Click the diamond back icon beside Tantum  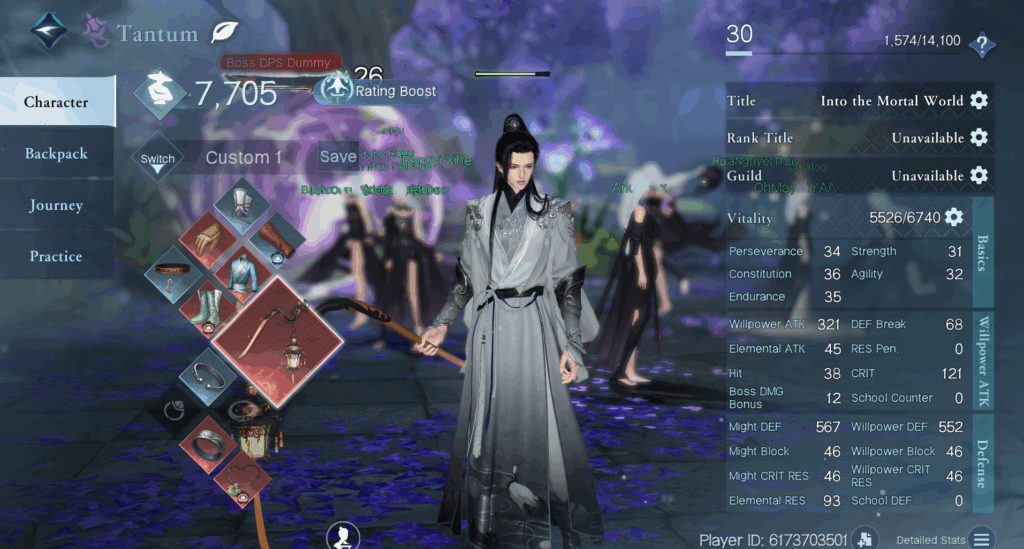click(x=48, y=33)
